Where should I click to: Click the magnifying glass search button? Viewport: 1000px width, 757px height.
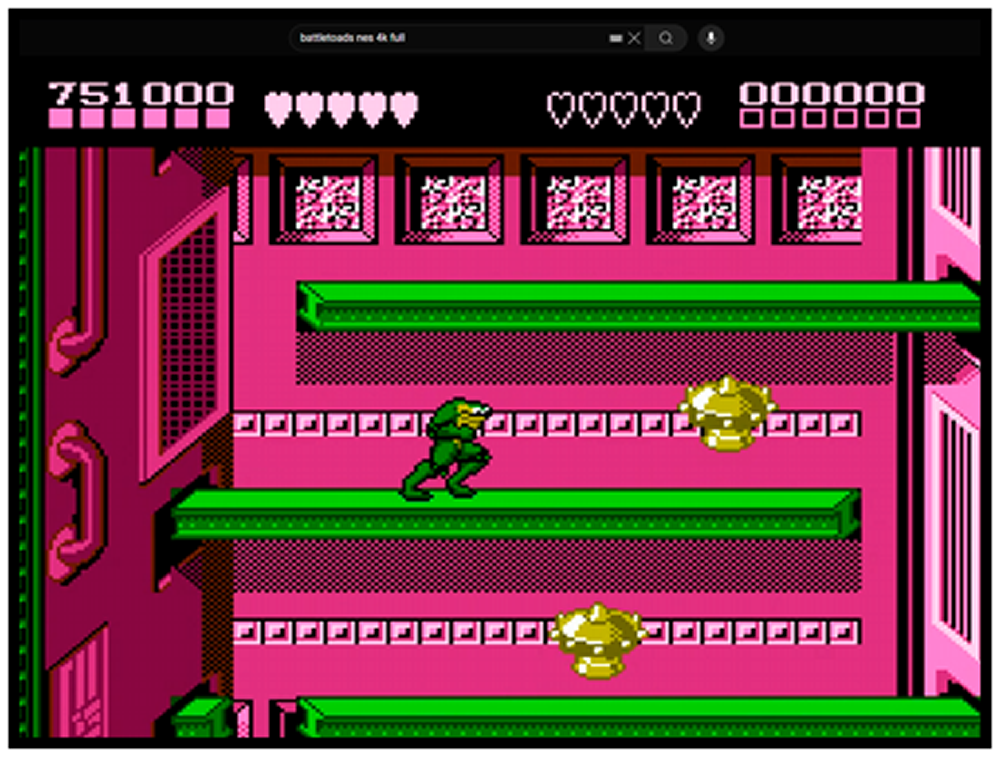point(665,38)
